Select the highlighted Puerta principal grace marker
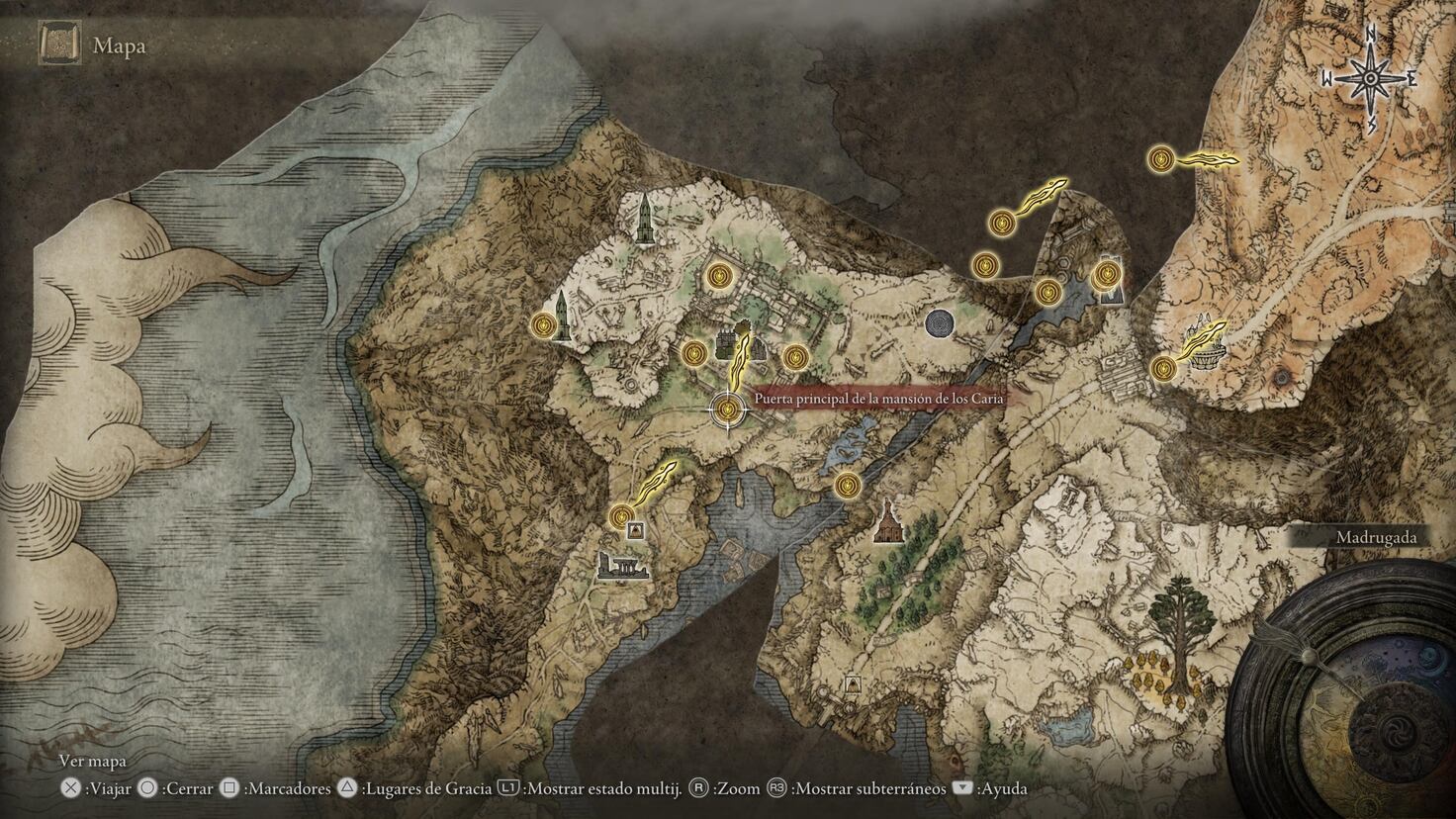 click(x=729, y=407)
